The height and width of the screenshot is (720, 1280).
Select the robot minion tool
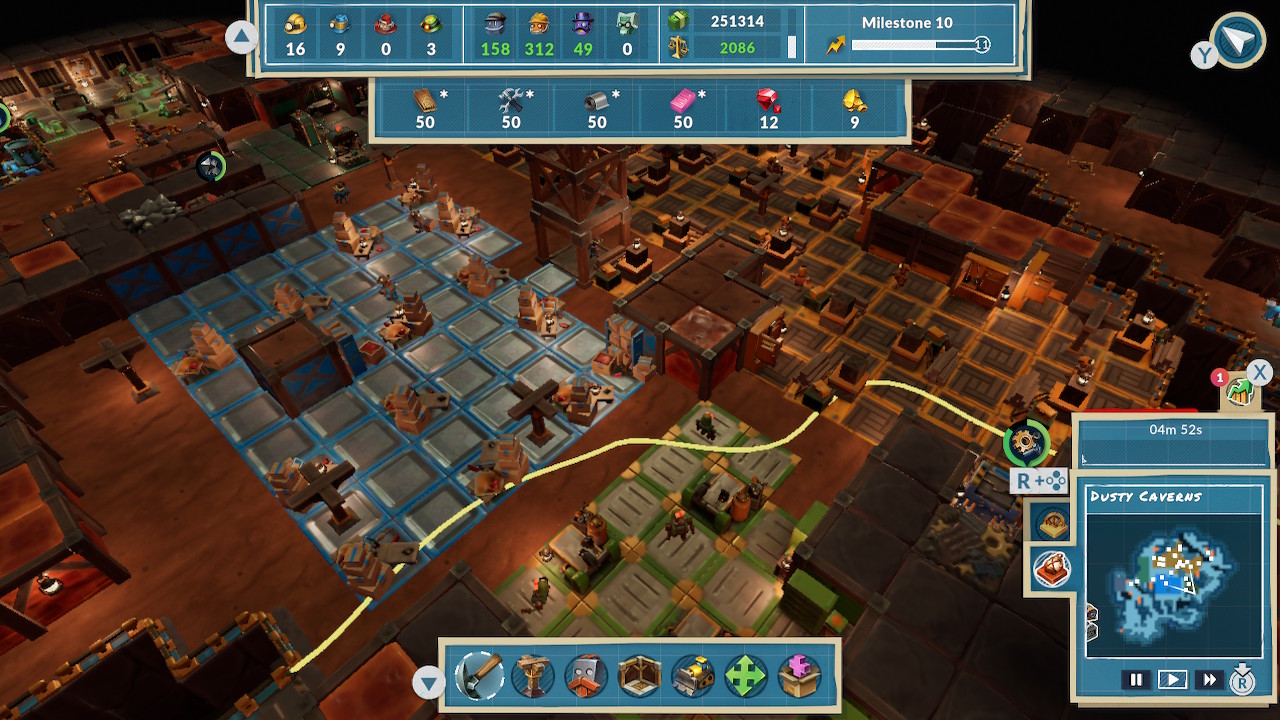pyautogui.click(x=586, y=675)
